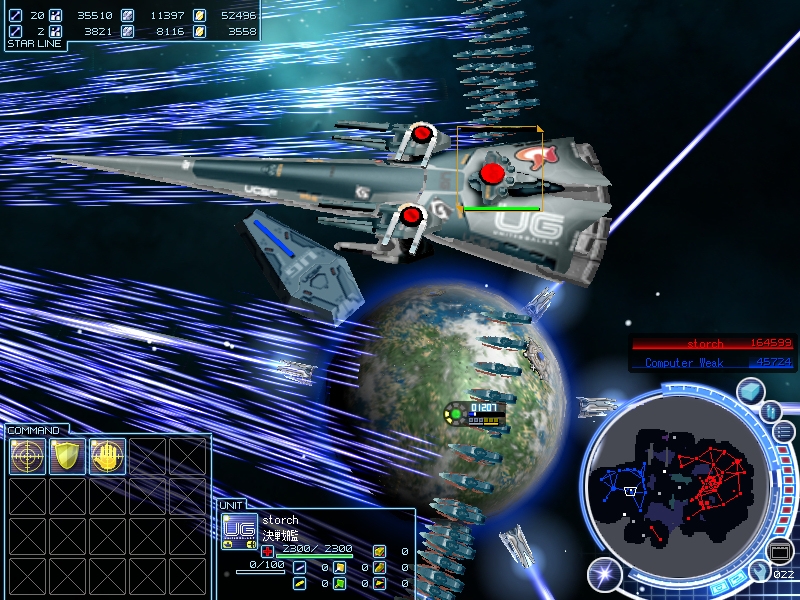The height and width of the screenshot is (600, 800).
Task: Click the star burst button below the minimap
Action: pos(604,573)
